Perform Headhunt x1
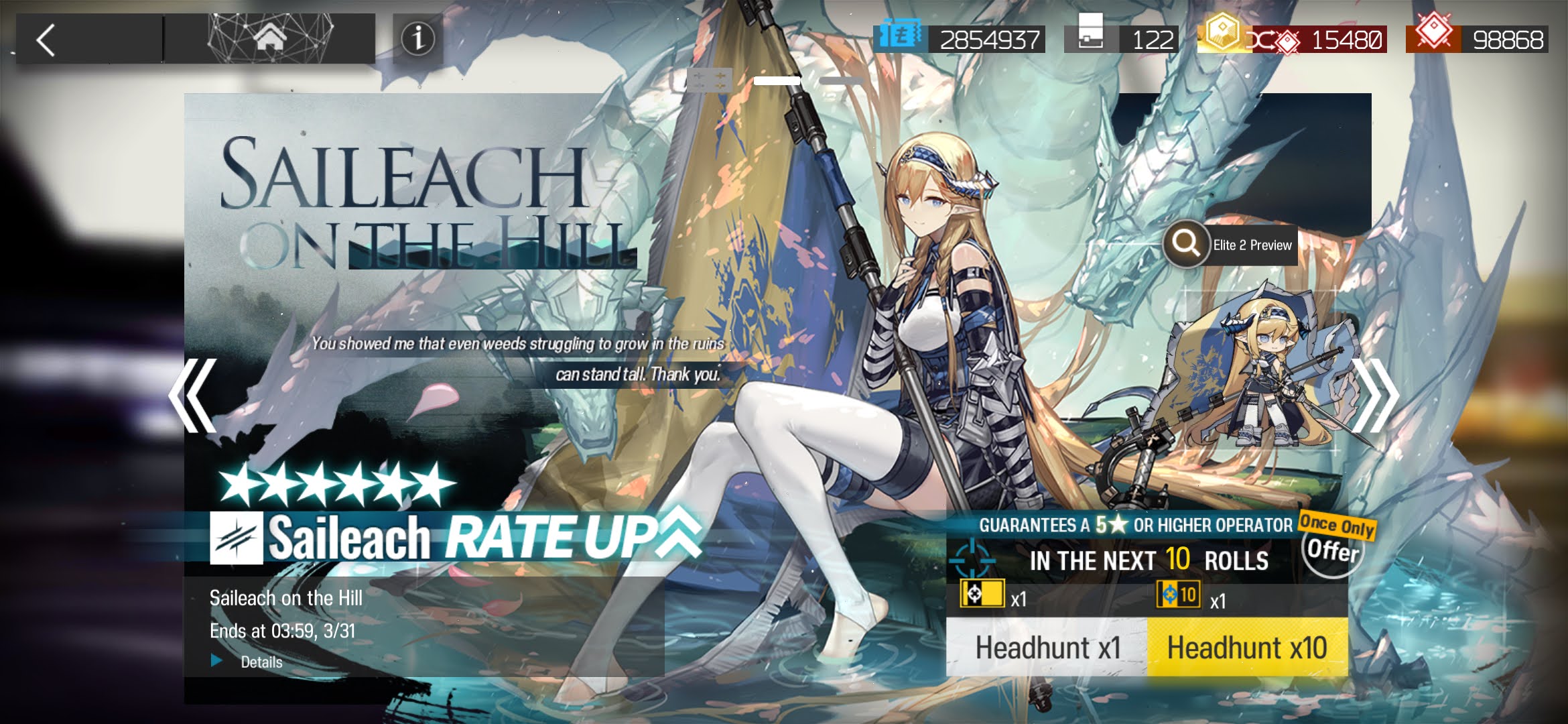This screenshot has height=724, width=1568. pos(1047,648)
